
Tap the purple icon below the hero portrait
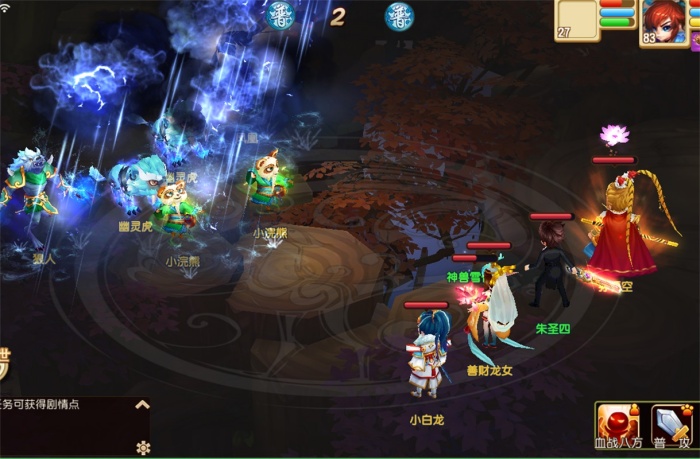pyautogui.click(x=694, y=41)
